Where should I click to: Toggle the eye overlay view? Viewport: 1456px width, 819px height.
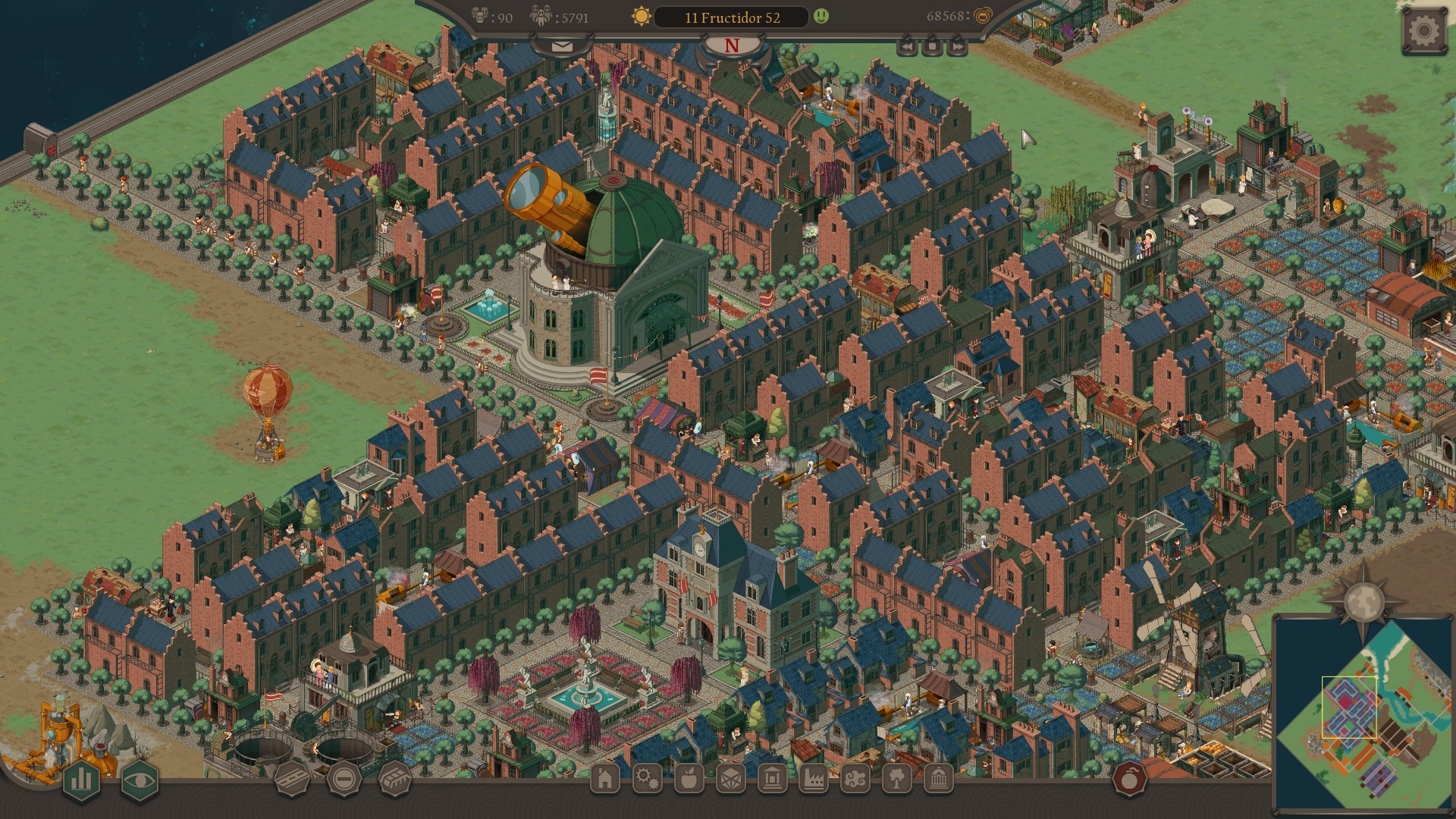139,780
